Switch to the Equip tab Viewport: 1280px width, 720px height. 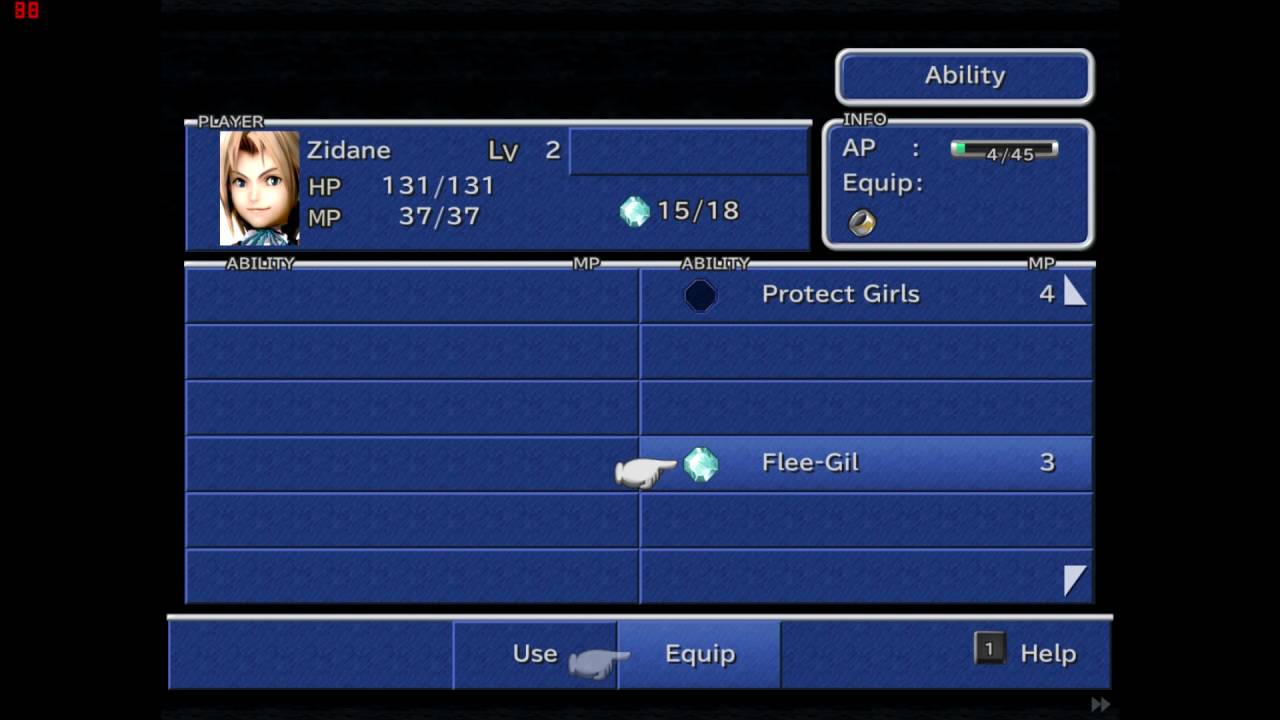[x=699, y=653]
